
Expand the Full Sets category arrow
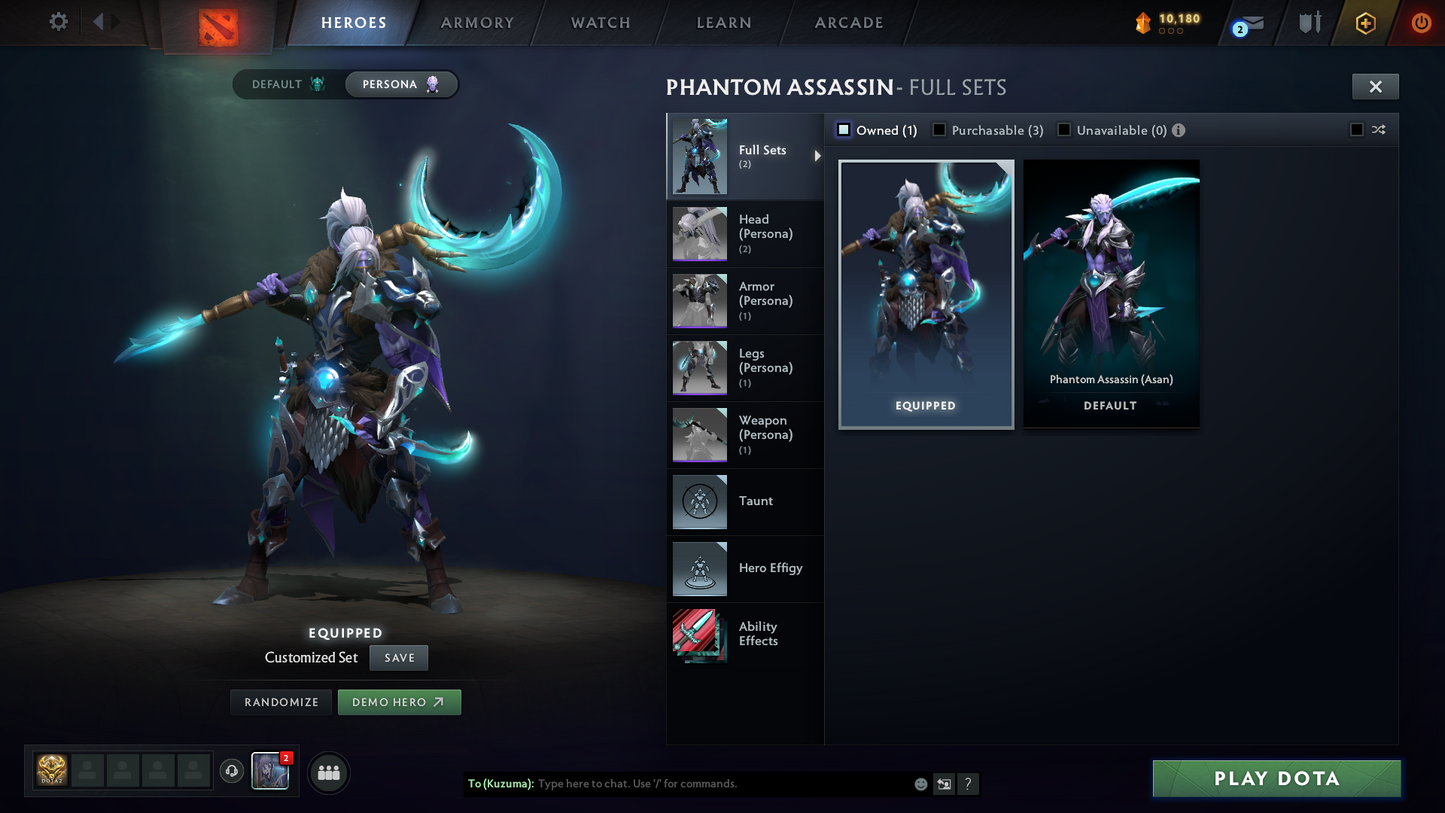point(817,156)
